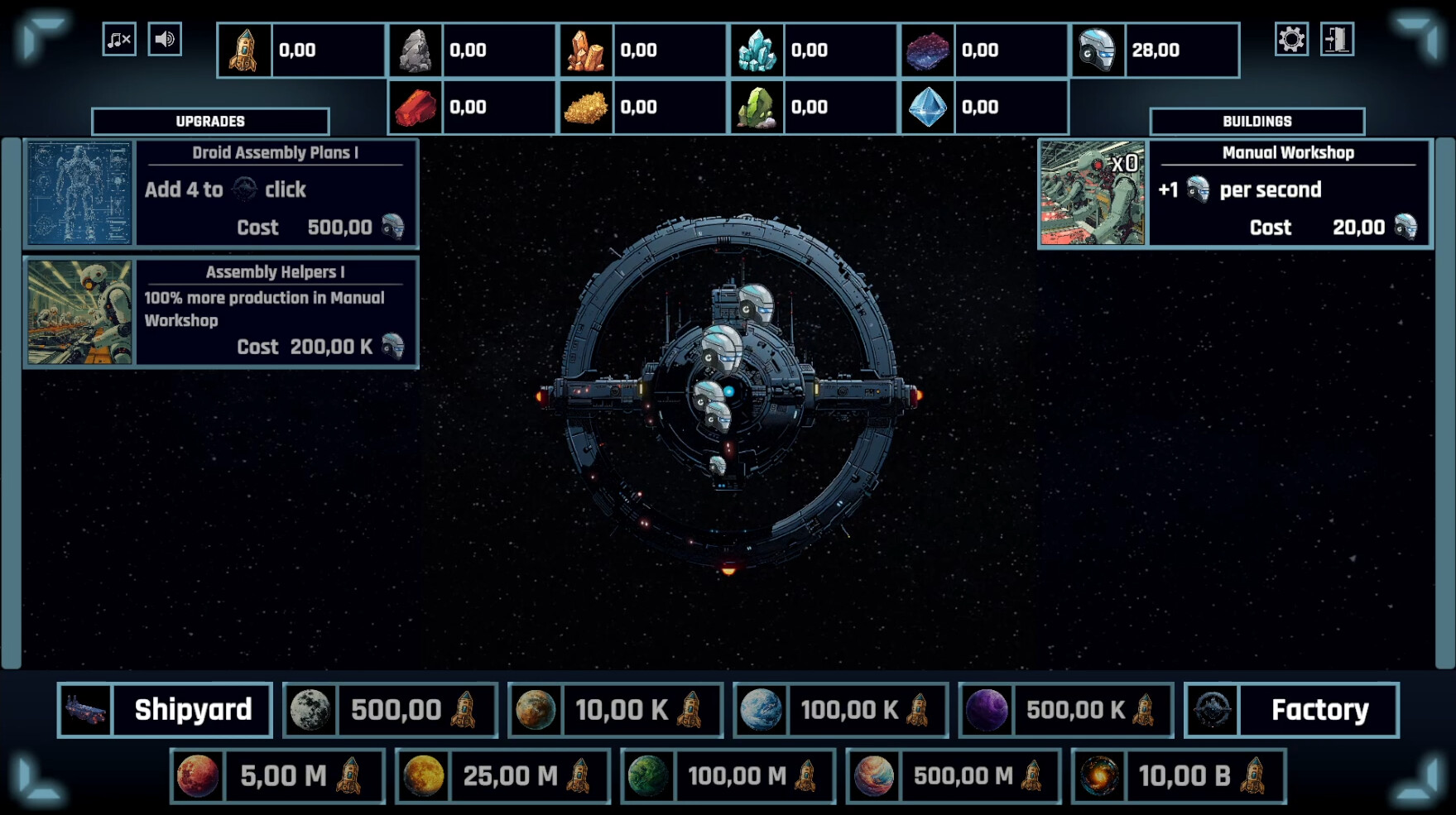Click the central space station to collect droids
1456x815 pixels.
click(728, 397)
